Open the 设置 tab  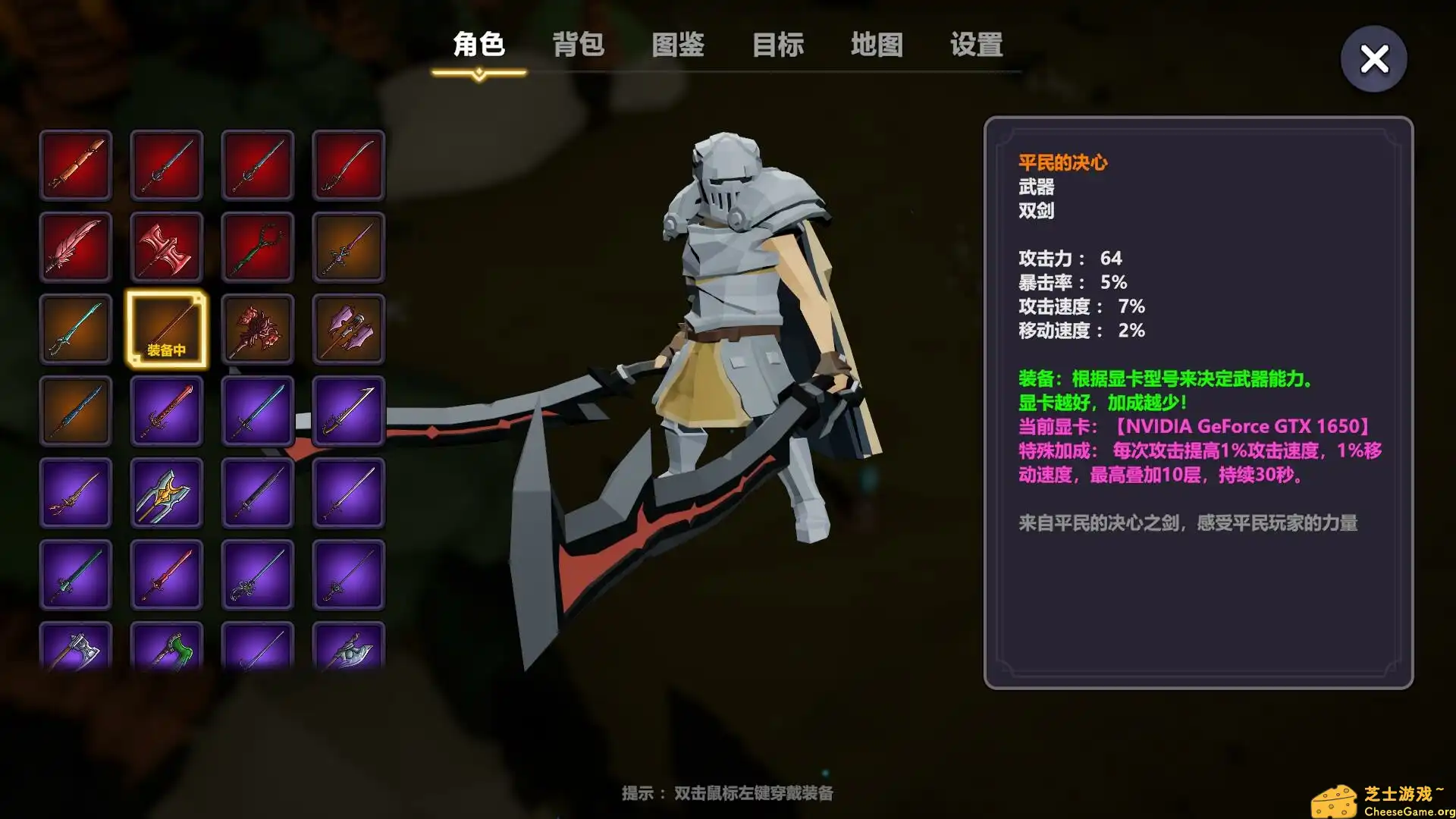[975, 45]
